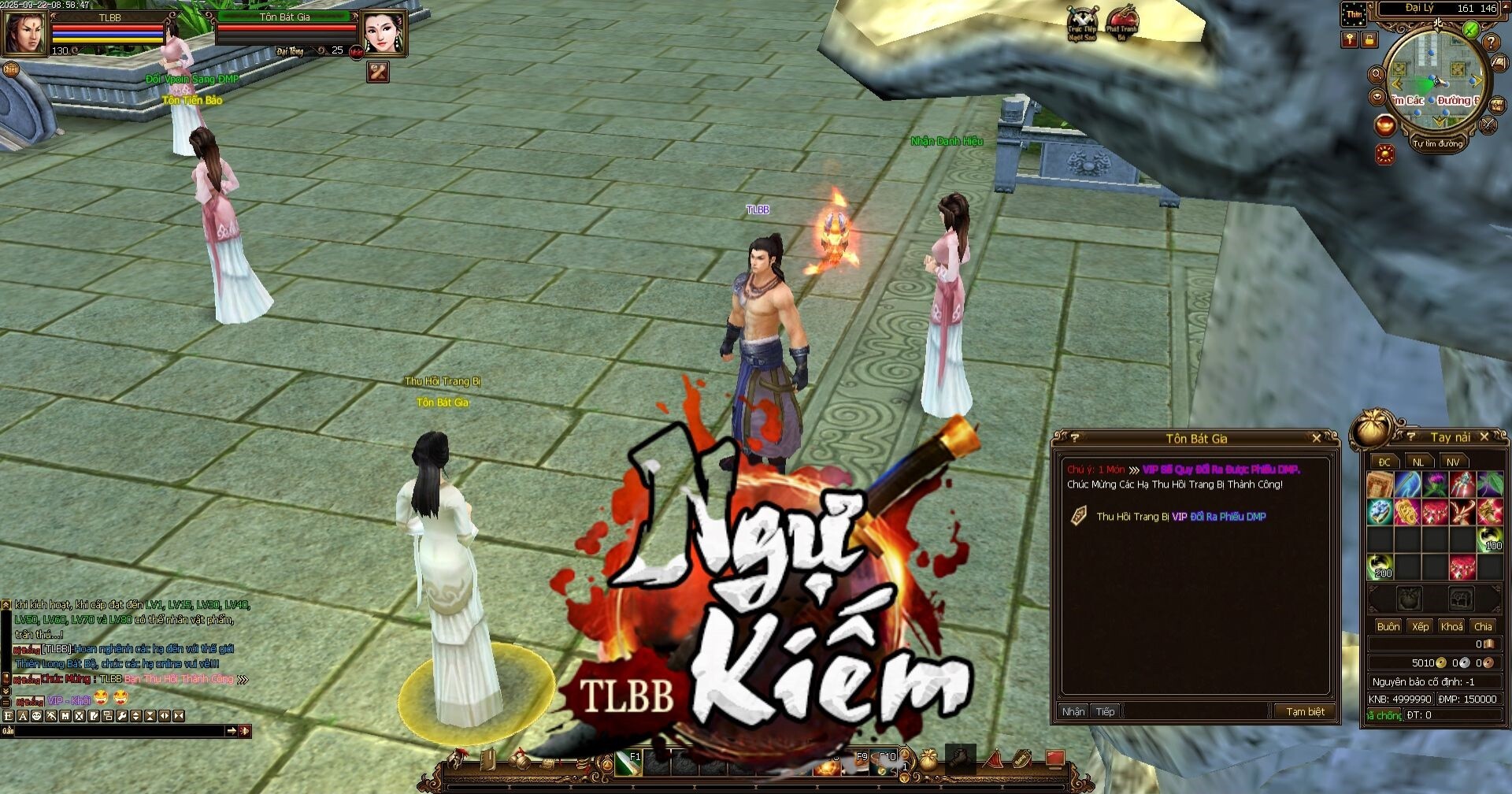Say goodbye with the Tạm biệt button
The height and width of the screenshot is (794, 1512).
tap(1305, 711)
